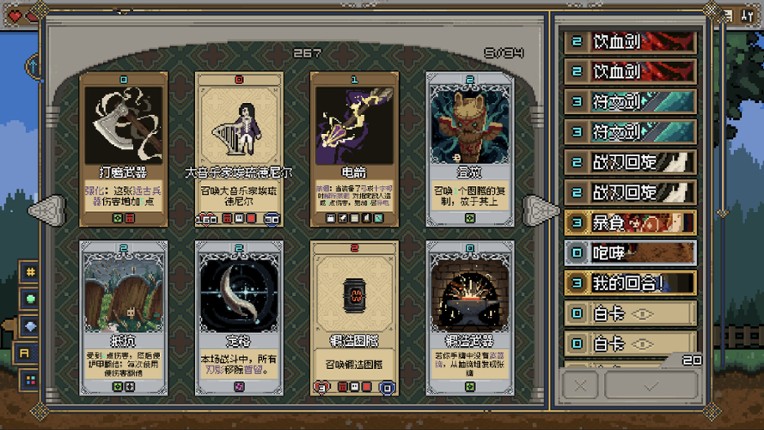Open the hash symbol filter tab
Screen dimensions: 764x430
(x=31, y=272)
